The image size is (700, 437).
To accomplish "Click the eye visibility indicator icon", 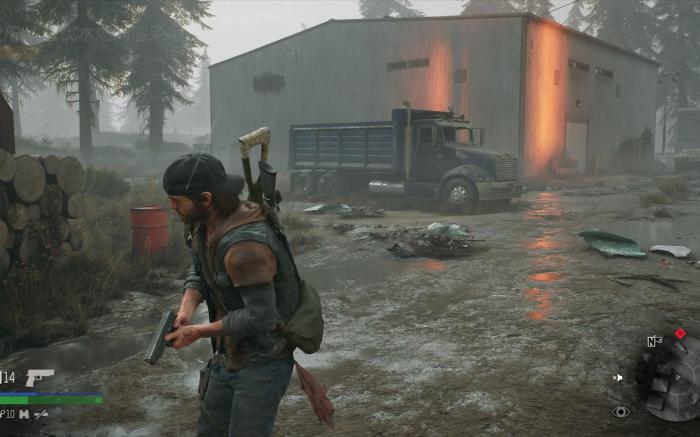I will click(620, 411).
